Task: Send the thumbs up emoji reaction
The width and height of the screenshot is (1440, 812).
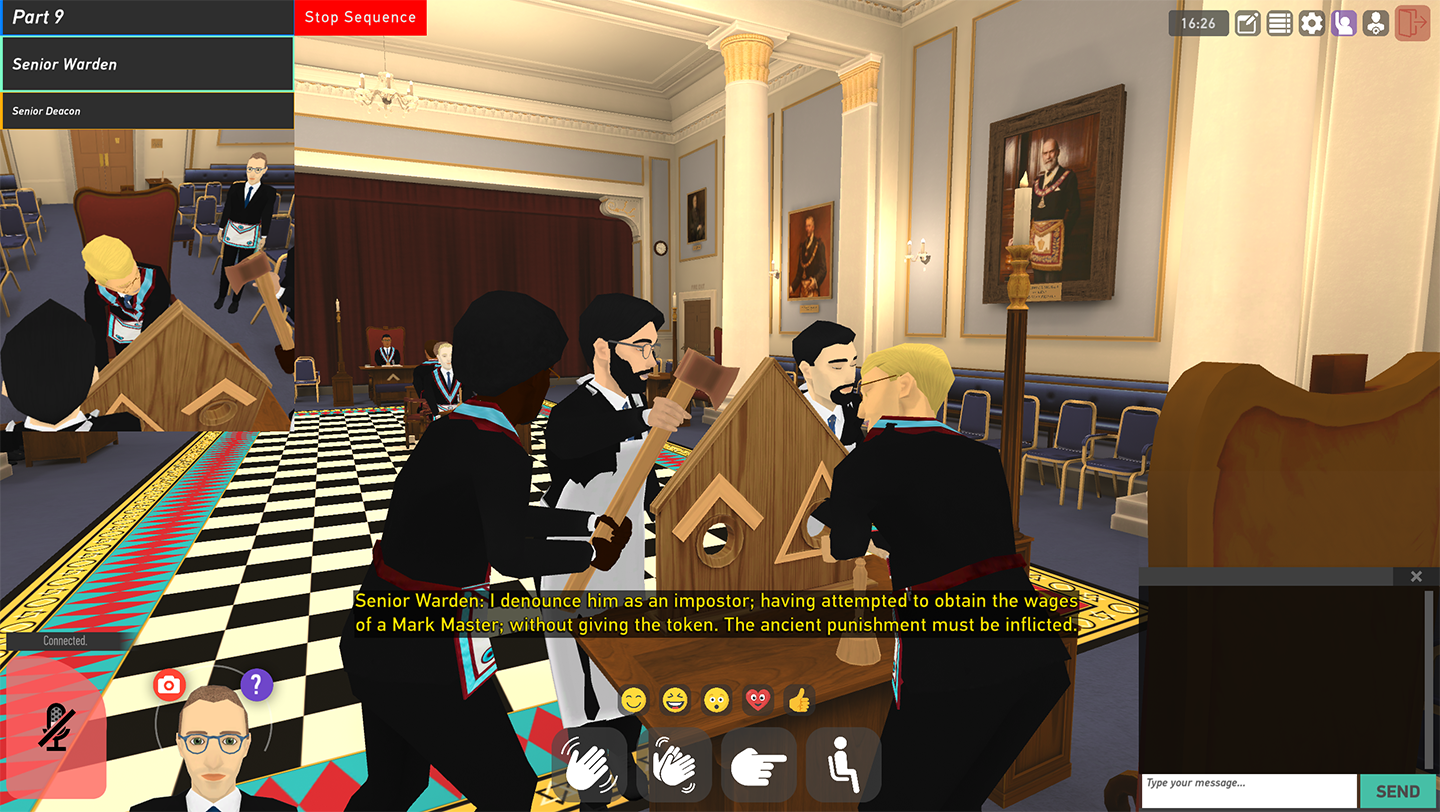Action: 799,700
